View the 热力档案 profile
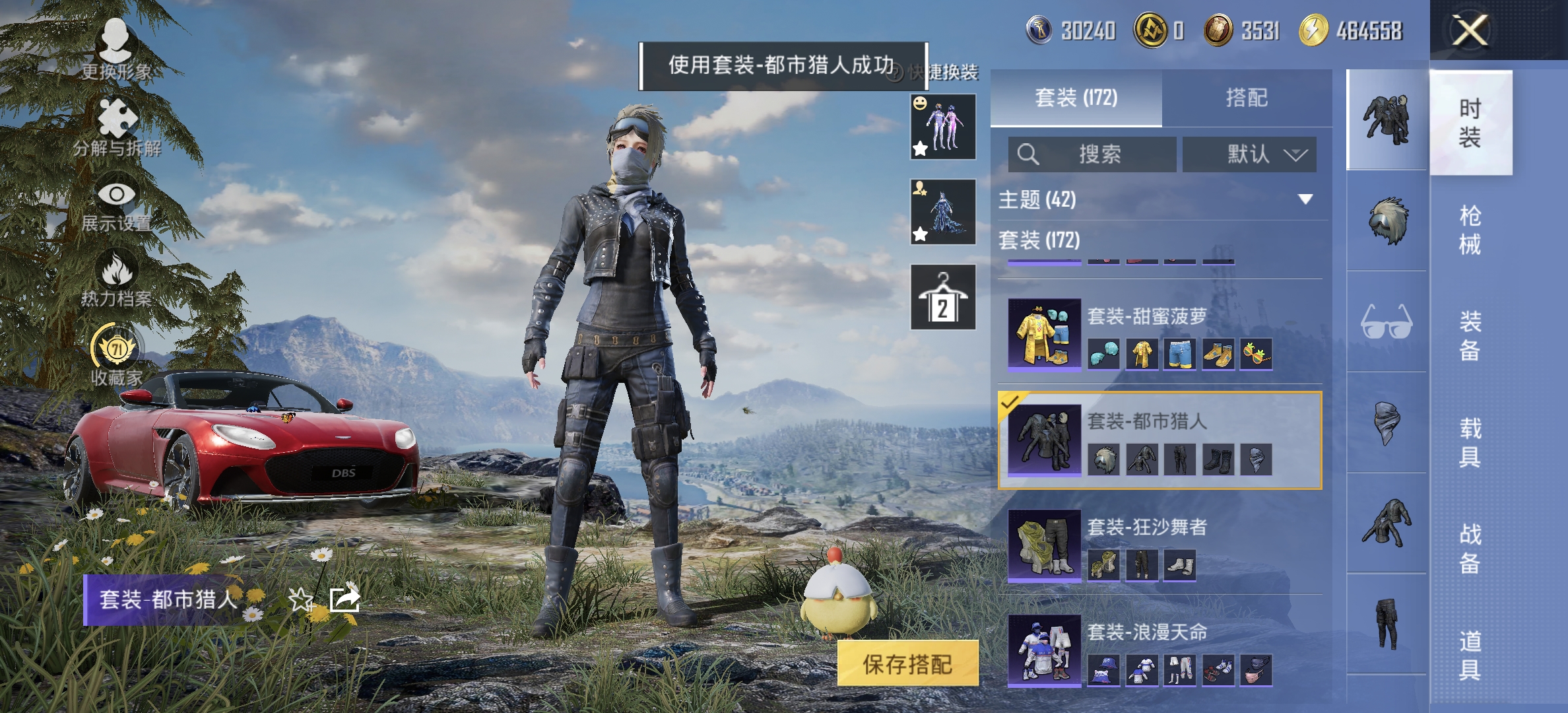The width and height of the screenshot is (1568, 713). point(115,277)
